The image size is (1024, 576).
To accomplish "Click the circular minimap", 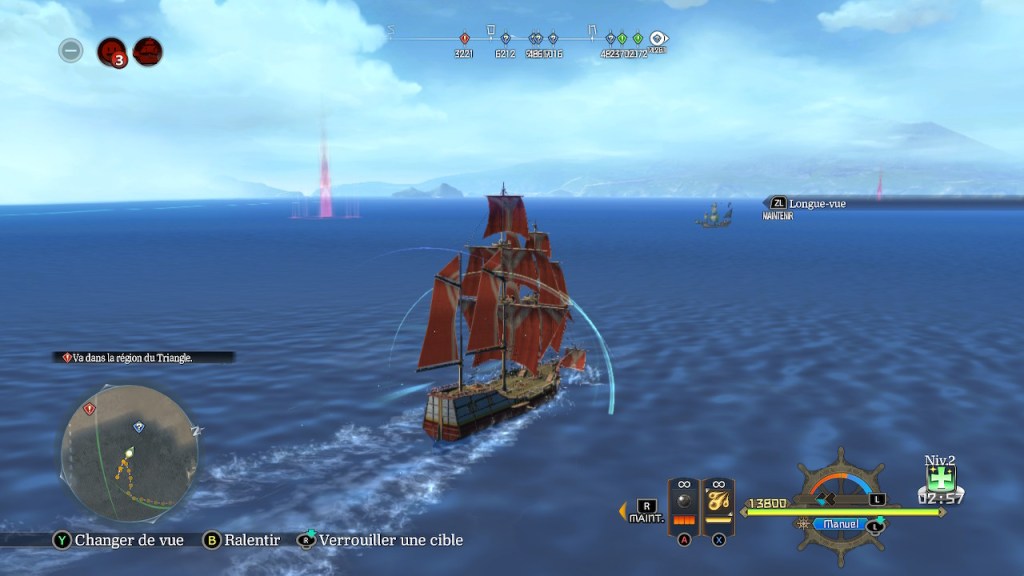I will pyautogui.click(x=130, y=453).
